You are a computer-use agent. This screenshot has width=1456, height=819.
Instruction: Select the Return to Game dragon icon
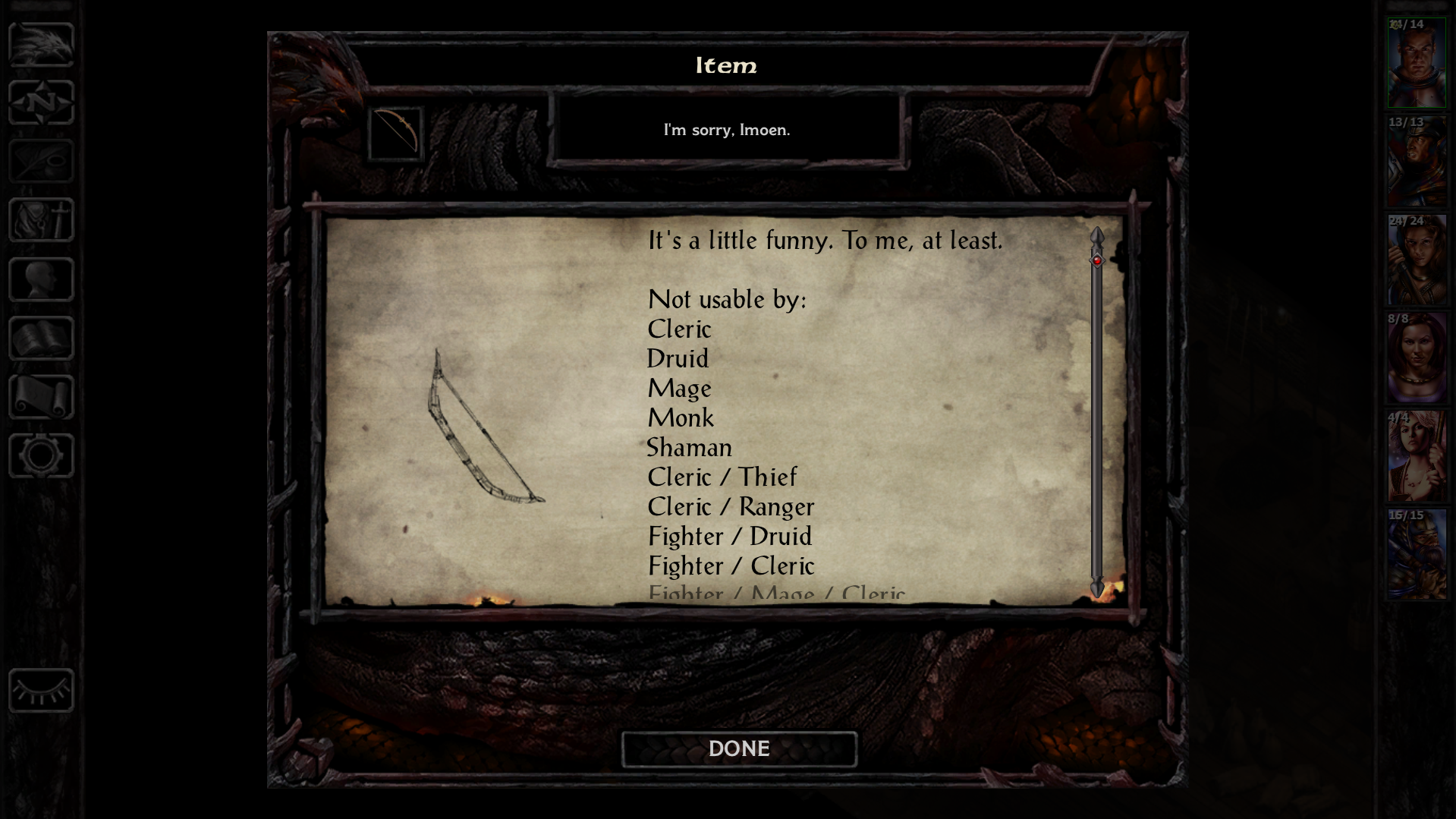click(x=40, y=46)
